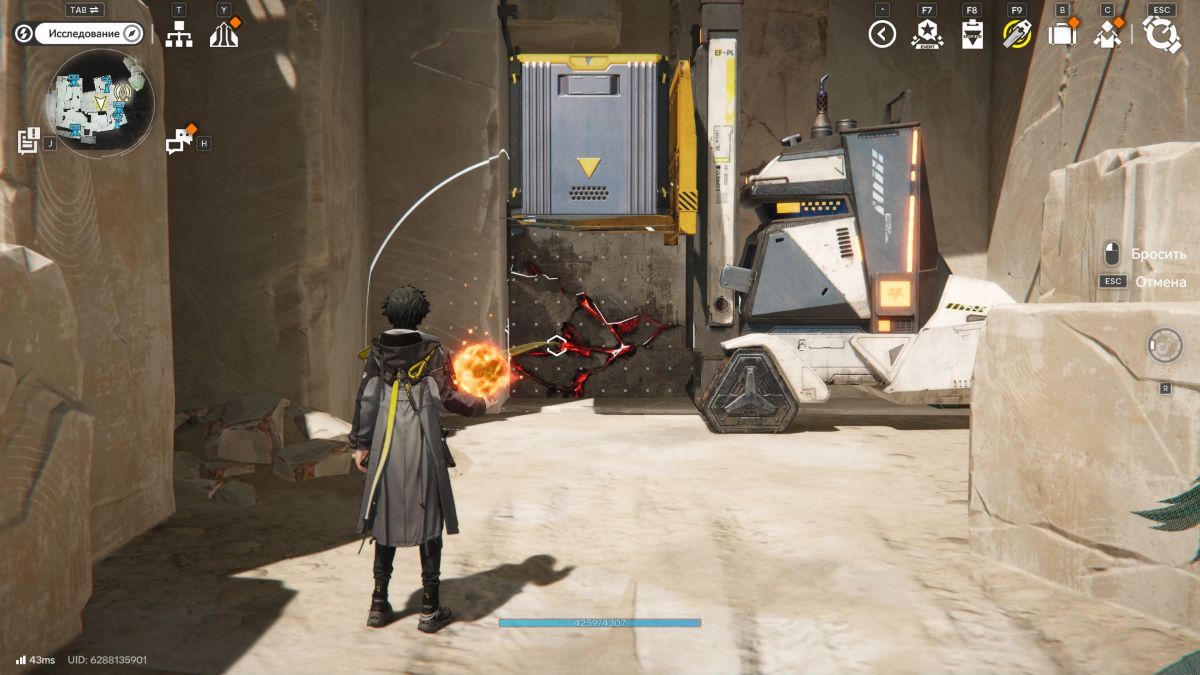Open the hierarchy tree diagram icon
This screenshot has height=675, width=1200.
coord(179,34)
